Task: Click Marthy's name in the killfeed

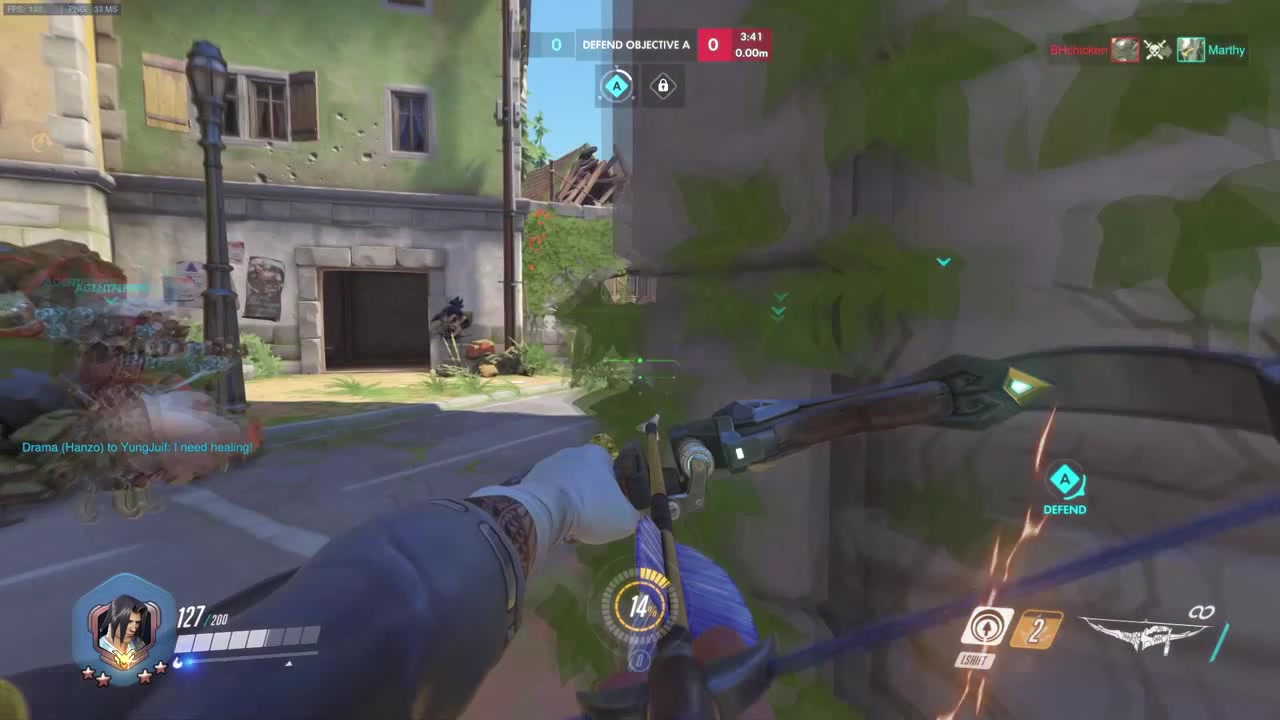Action: (x=1227, y=50)
